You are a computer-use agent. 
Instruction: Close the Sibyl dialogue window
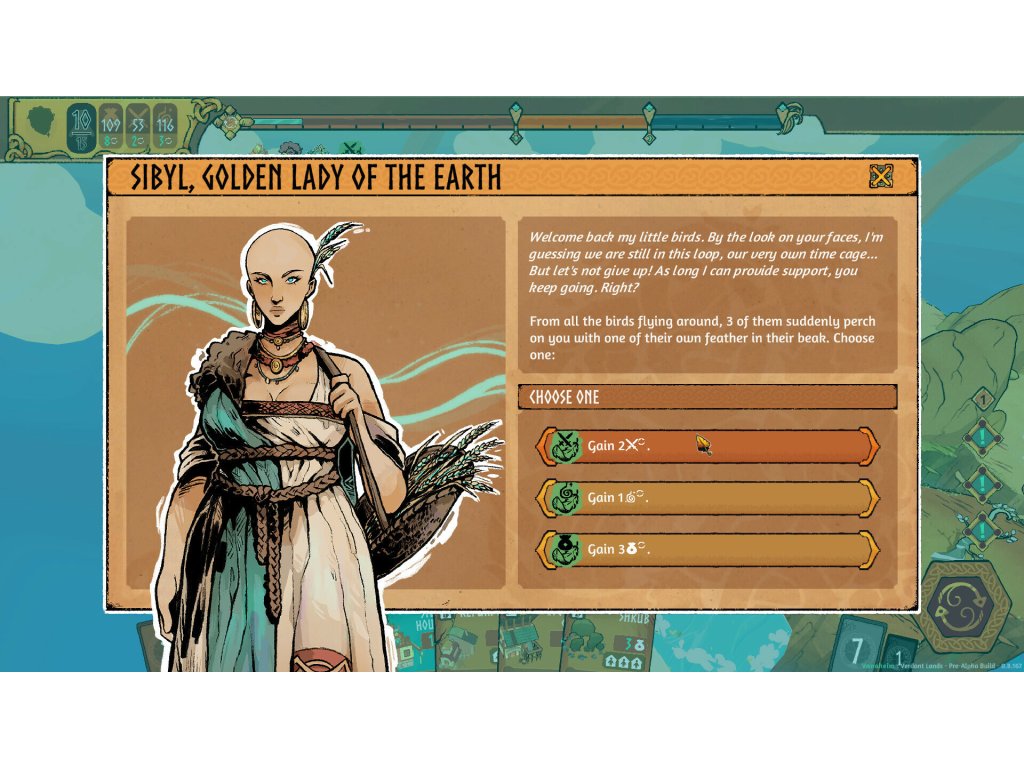click(x=881, y=178)
